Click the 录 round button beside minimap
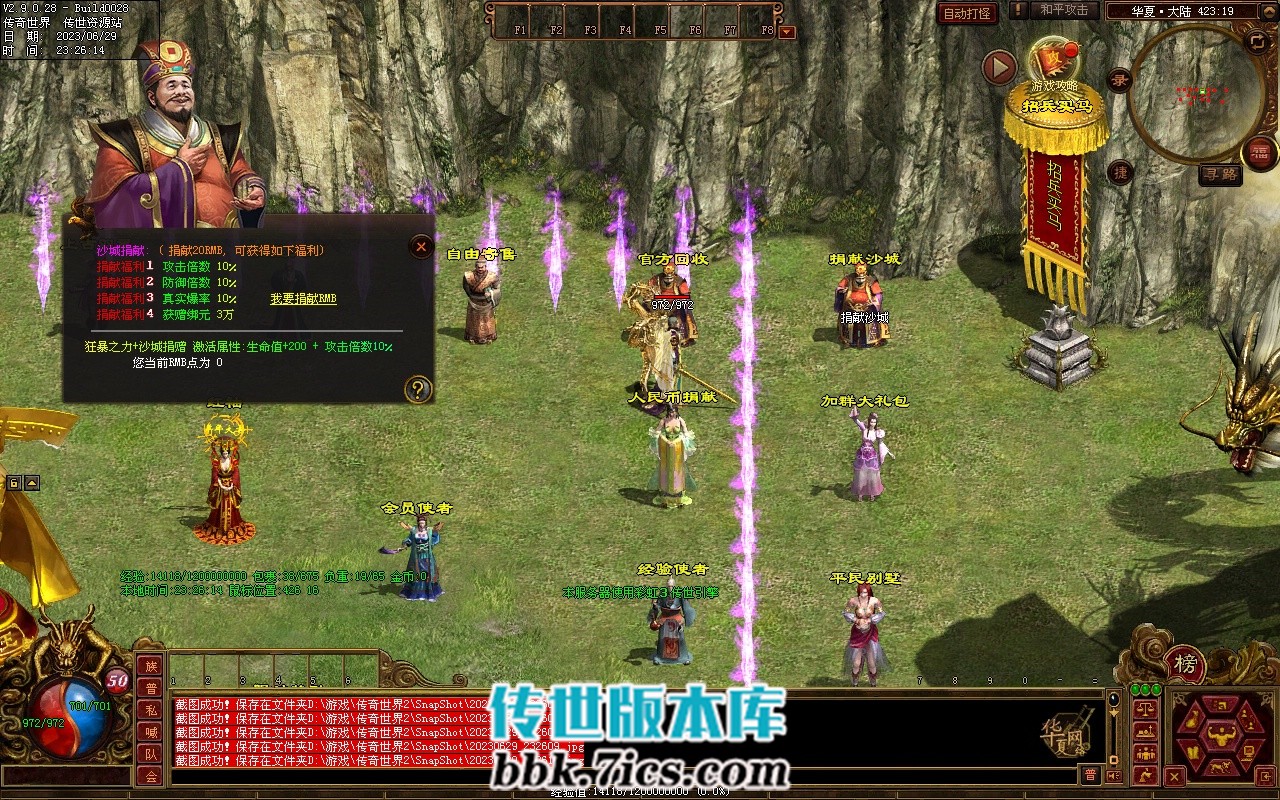The height and width of the screenshot is (800, 1280). pyautogui.click(x=1121, y=80)
